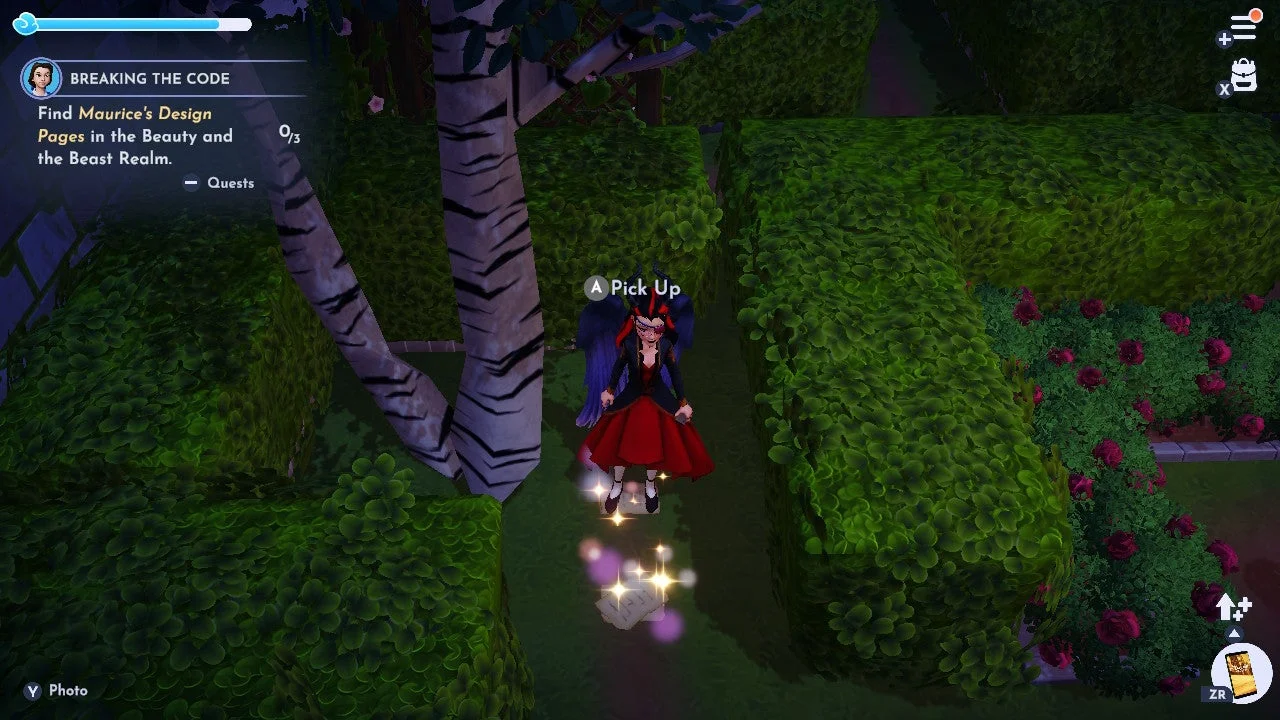Open the backpack inventory icon
1280x720 pixels.
(1242, 77)
